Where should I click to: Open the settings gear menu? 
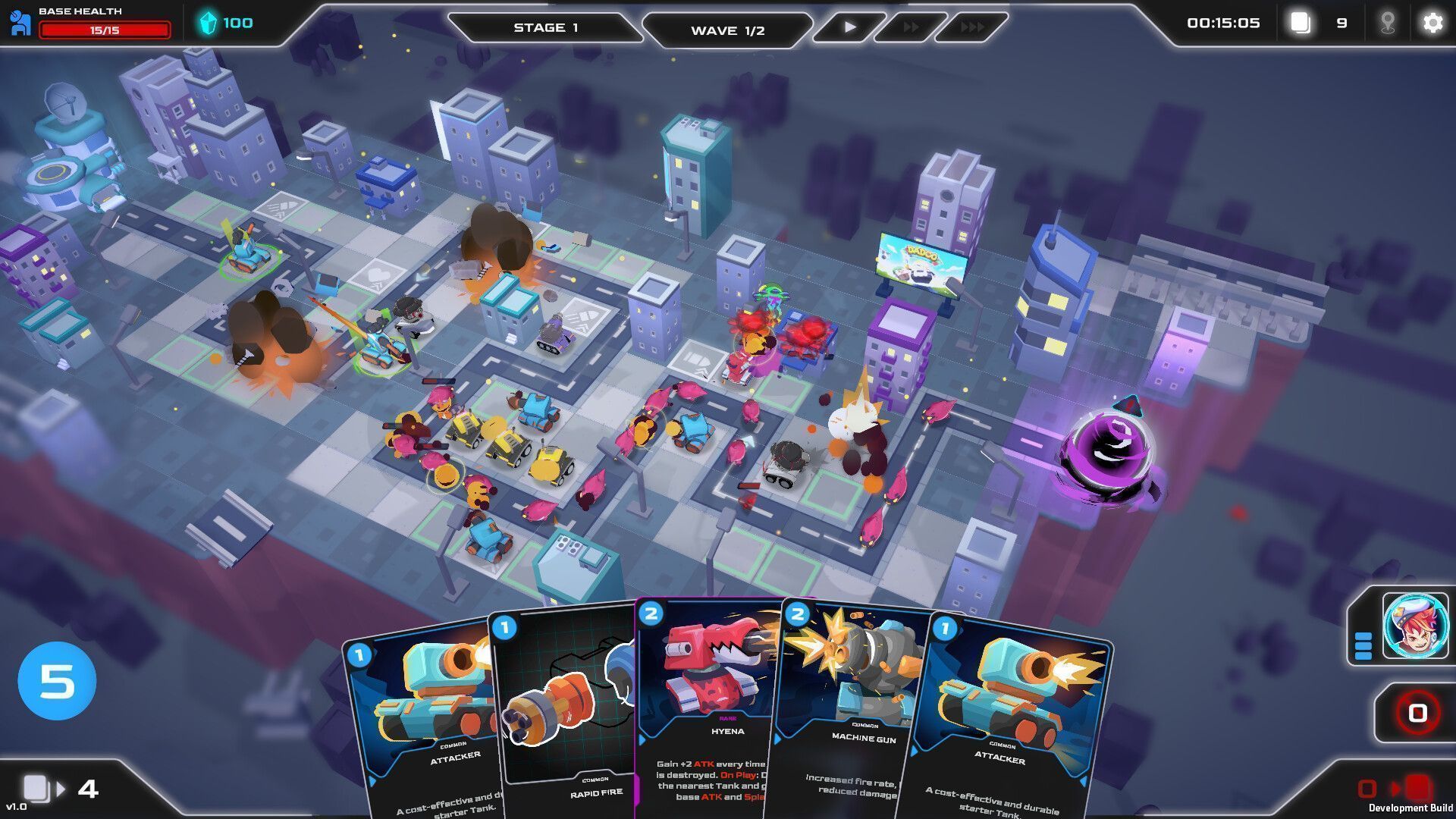(1432, 23)
